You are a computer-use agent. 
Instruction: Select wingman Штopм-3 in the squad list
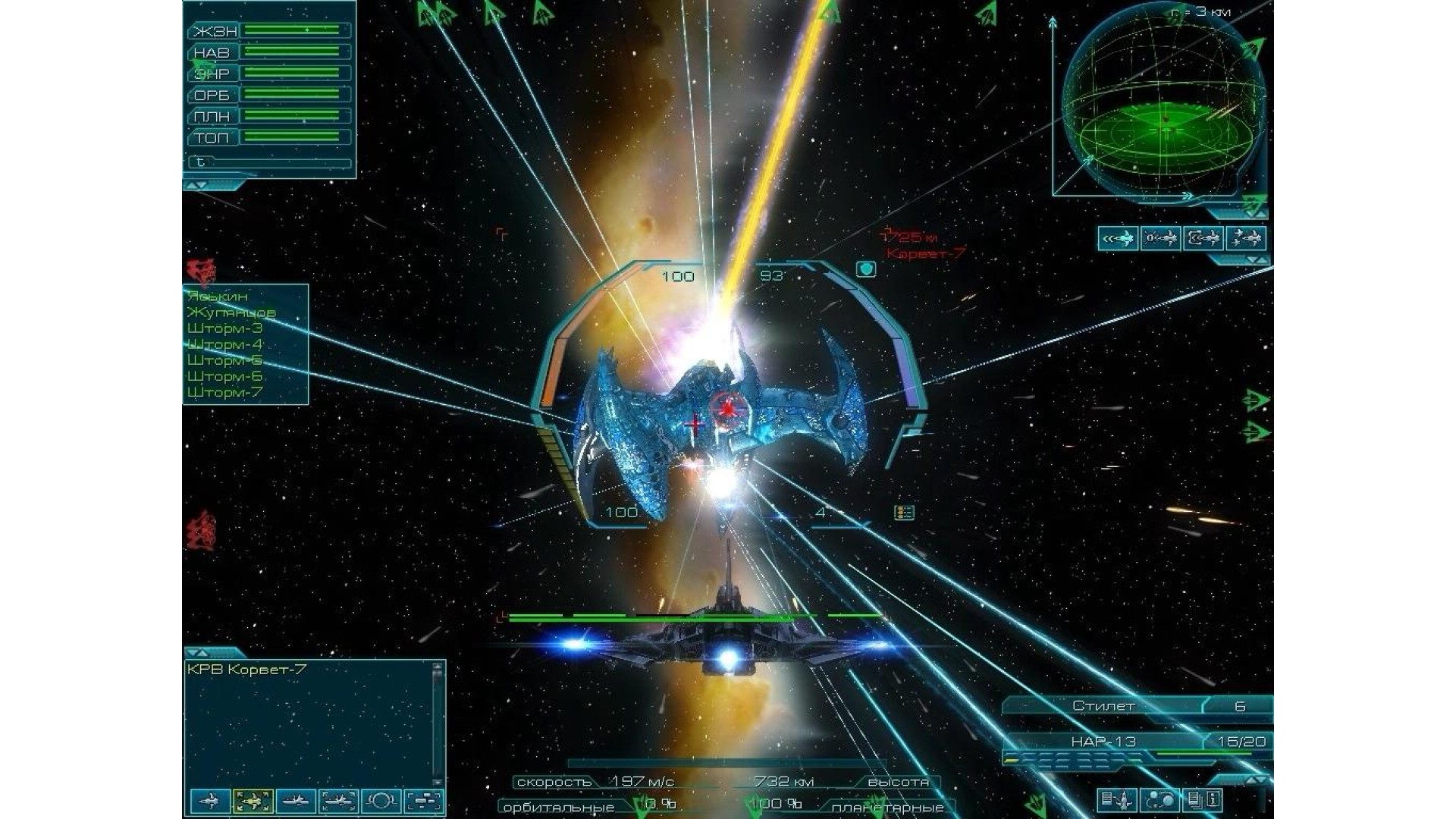point(224,328)
